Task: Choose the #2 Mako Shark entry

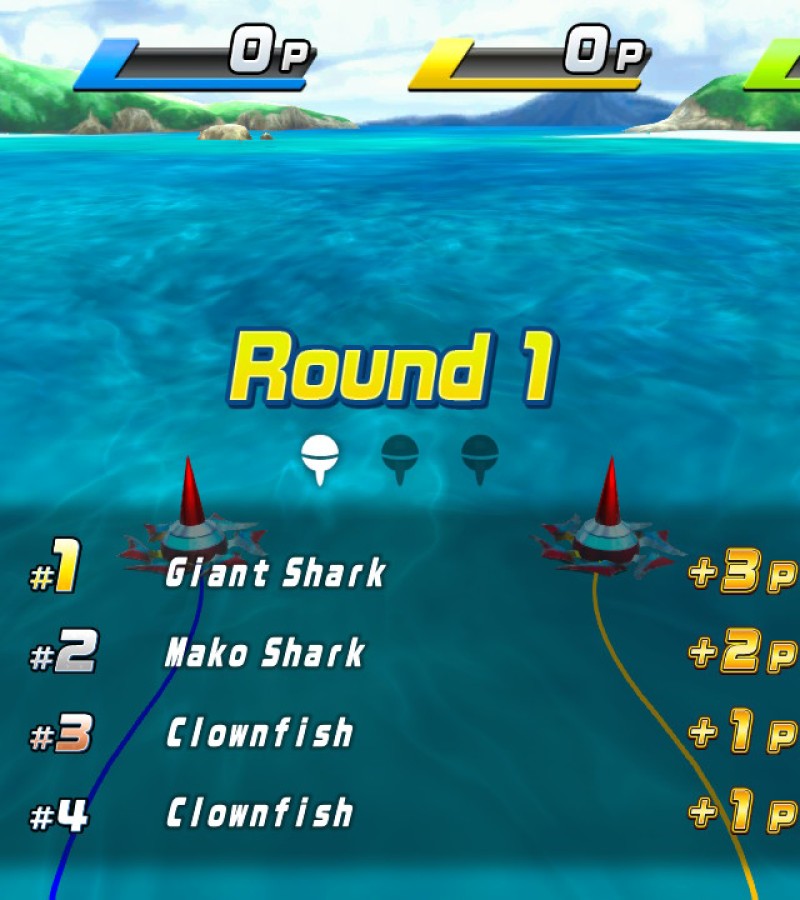Action: point(265,654)
